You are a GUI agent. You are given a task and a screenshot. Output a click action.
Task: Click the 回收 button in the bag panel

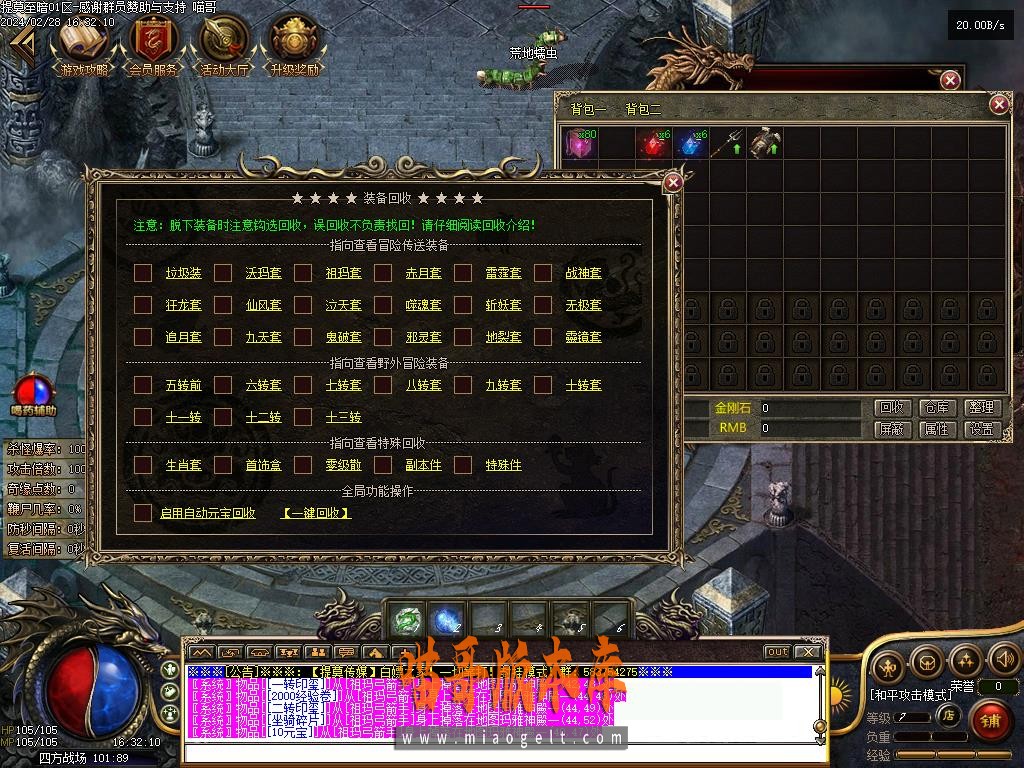coord(892,408)
